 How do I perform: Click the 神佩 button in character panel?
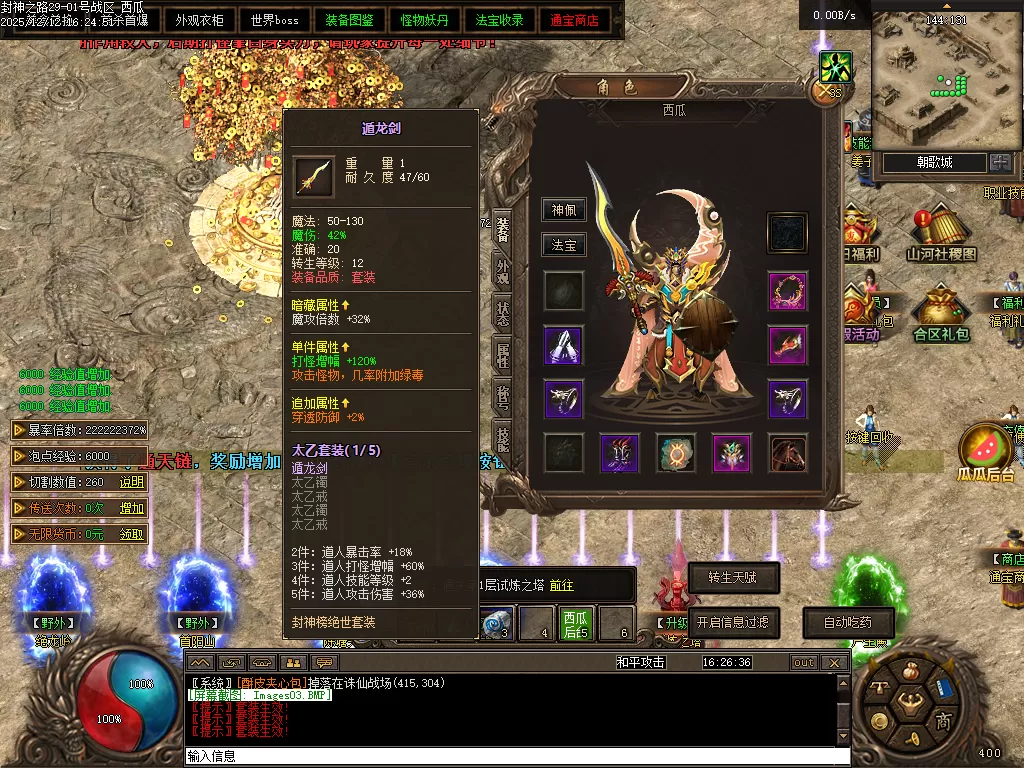coord(563,210)
